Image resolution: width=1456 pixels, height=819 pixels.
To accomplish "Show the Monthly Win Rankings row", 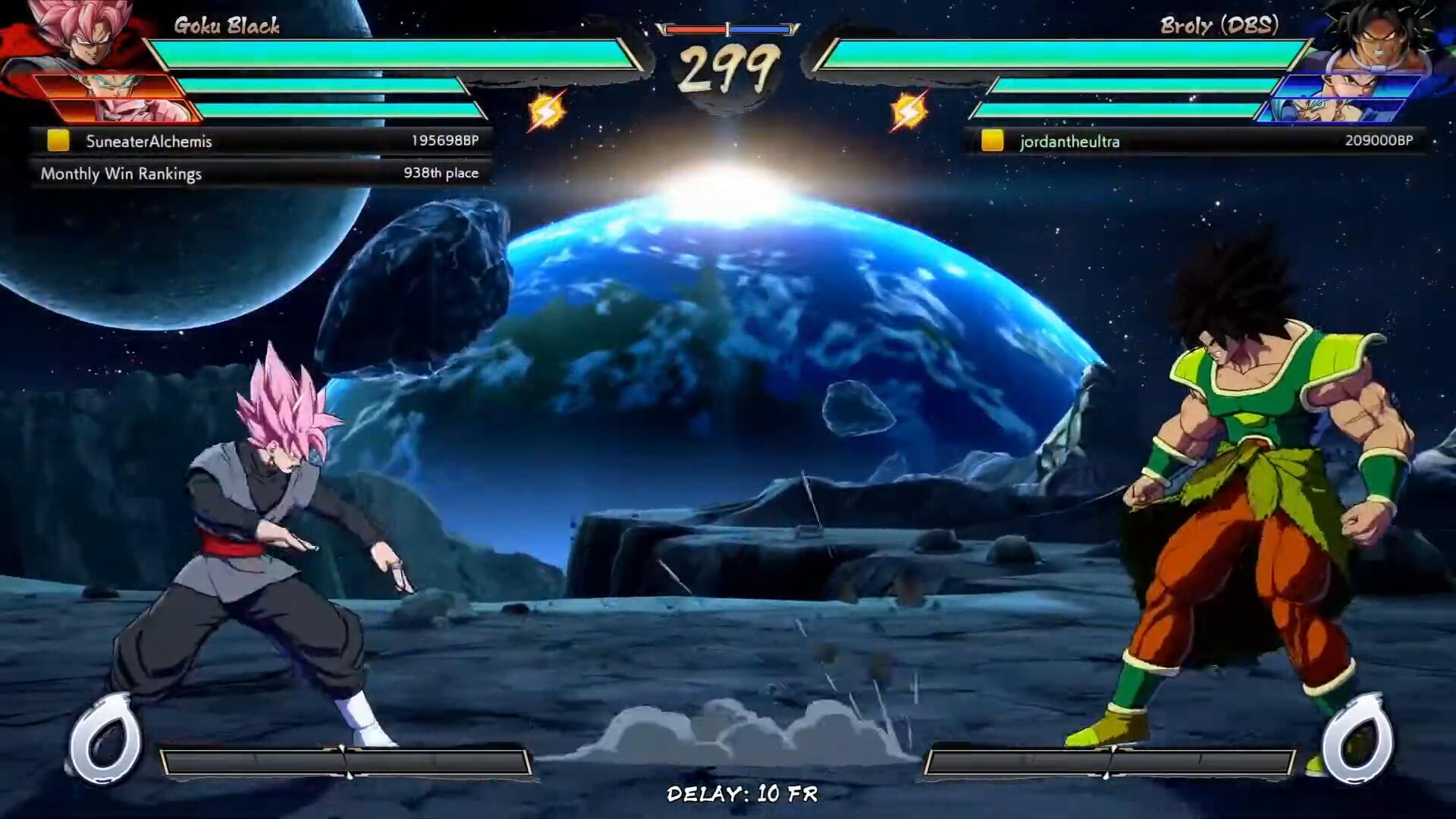I will pos(259,174).
